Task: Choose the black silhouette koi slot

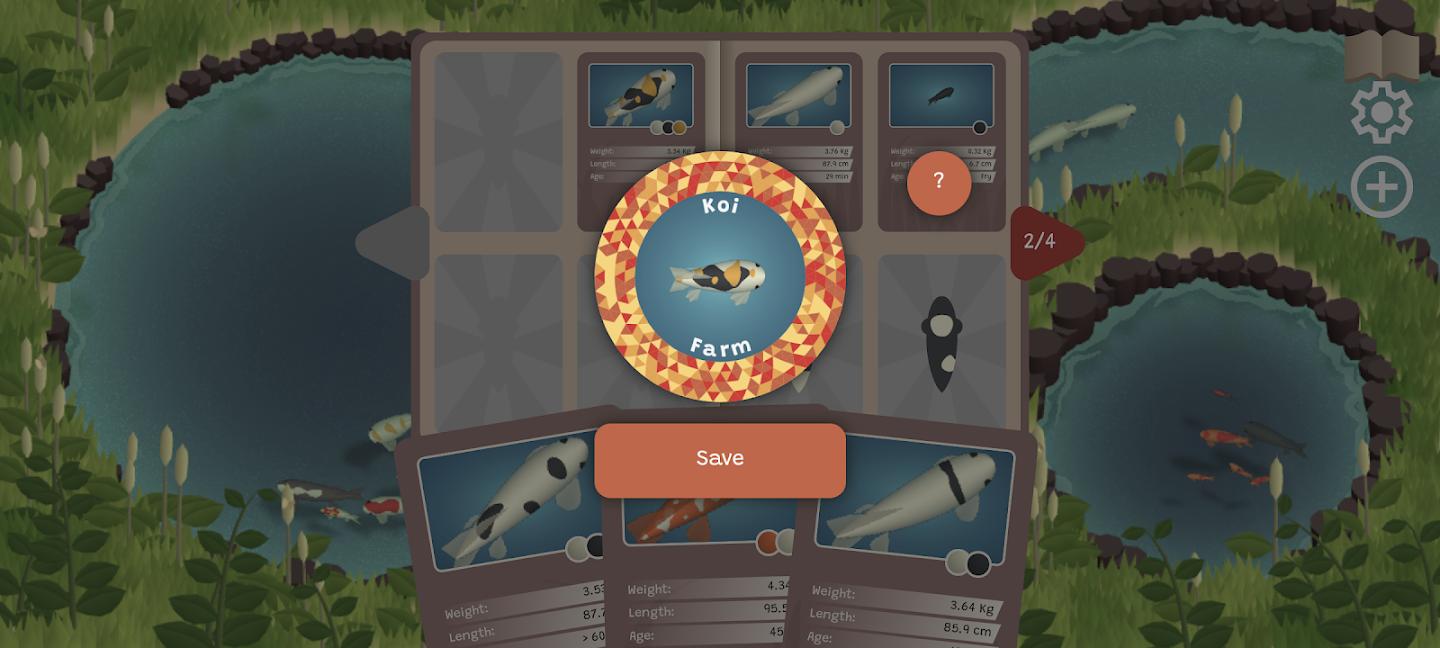Action: click(942, 342)
